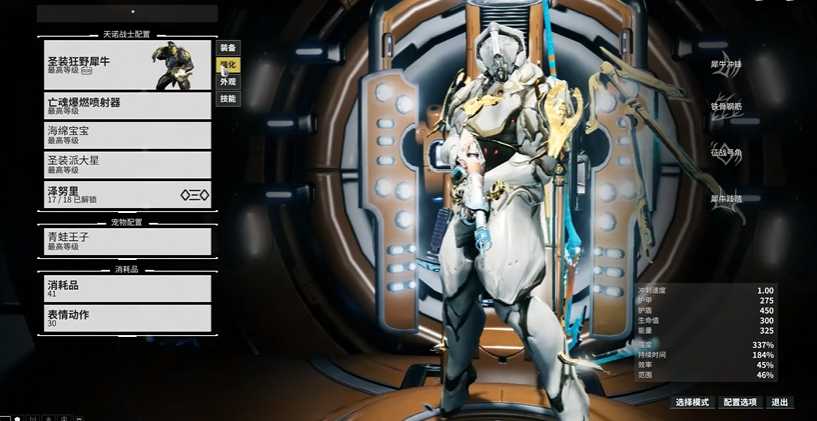
Task: Open the 圣装派大星 weapon slot
Action: tap(127, 164)
